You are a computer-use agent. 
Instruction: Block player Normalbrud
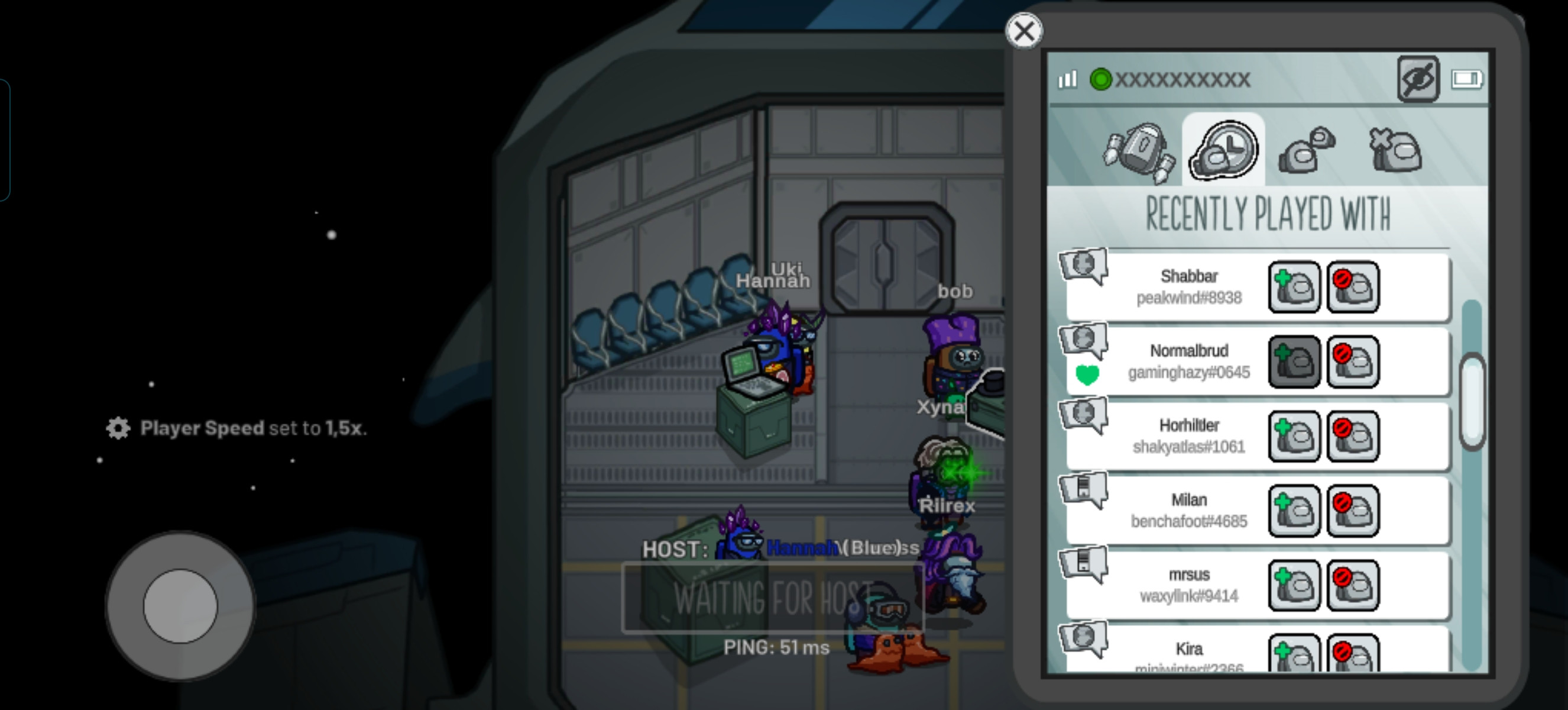(x=1353, y=362)
